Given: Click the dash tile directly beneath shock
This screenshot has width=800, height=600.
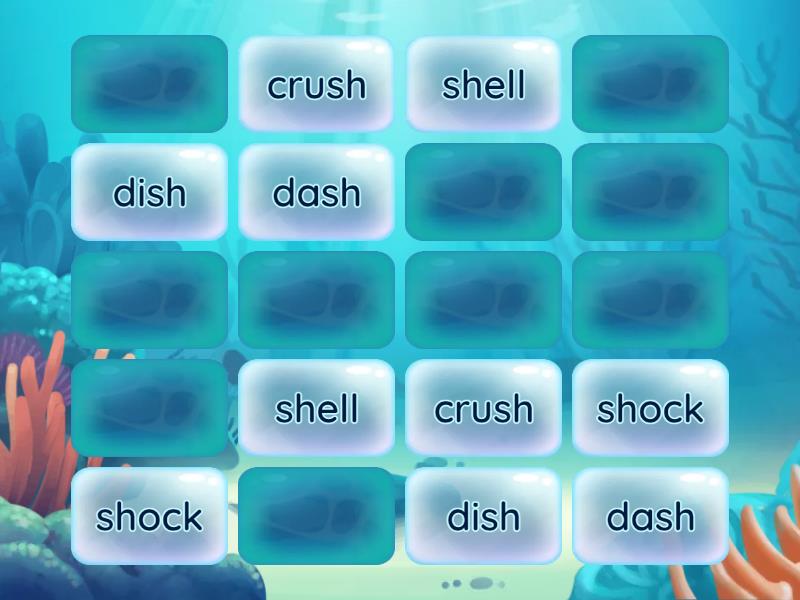Looking at the screenshot, I should pos(651,516).
